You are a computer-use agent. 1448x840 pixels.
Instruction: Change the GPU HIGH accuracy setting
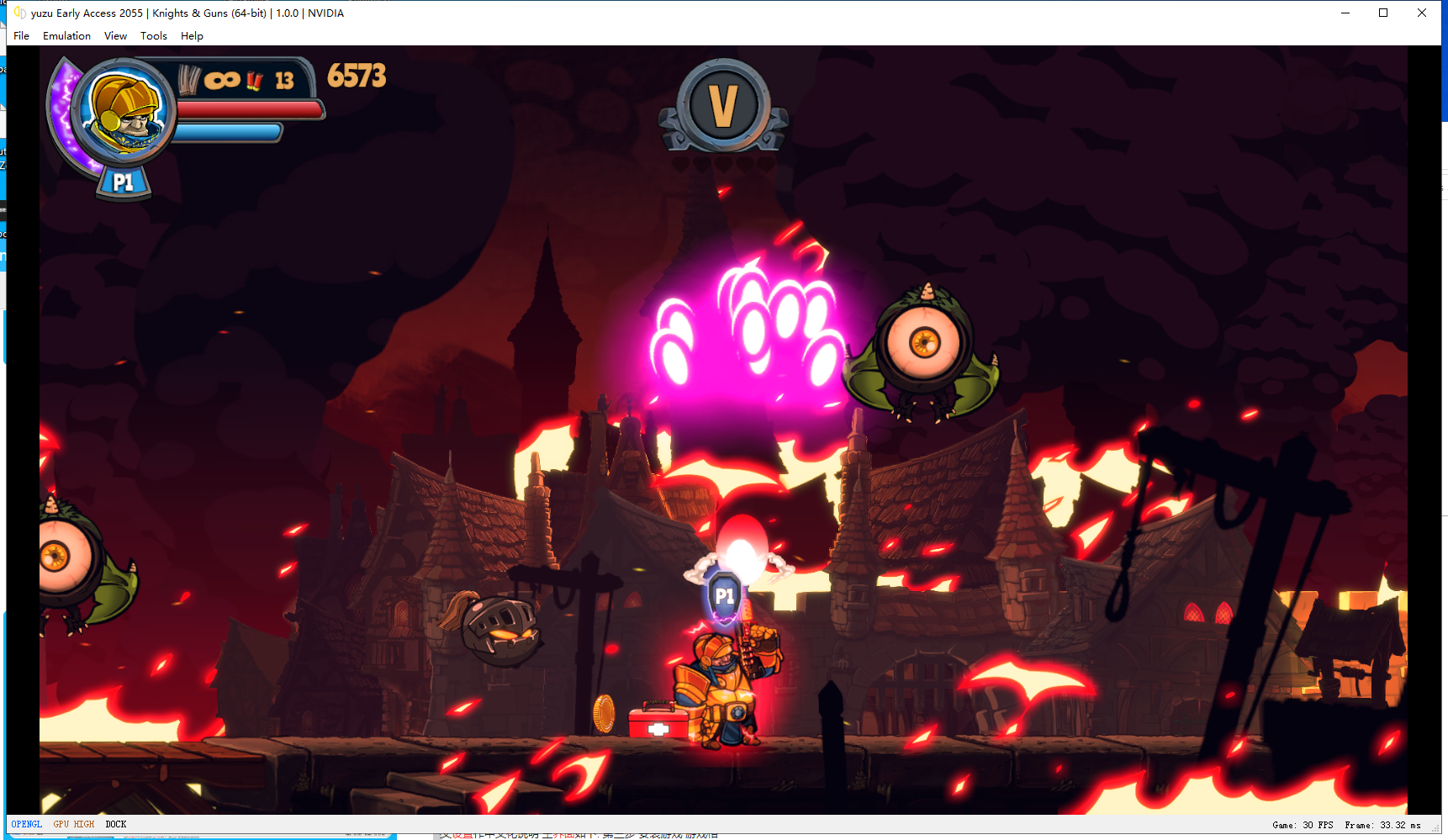click(74, 825)
